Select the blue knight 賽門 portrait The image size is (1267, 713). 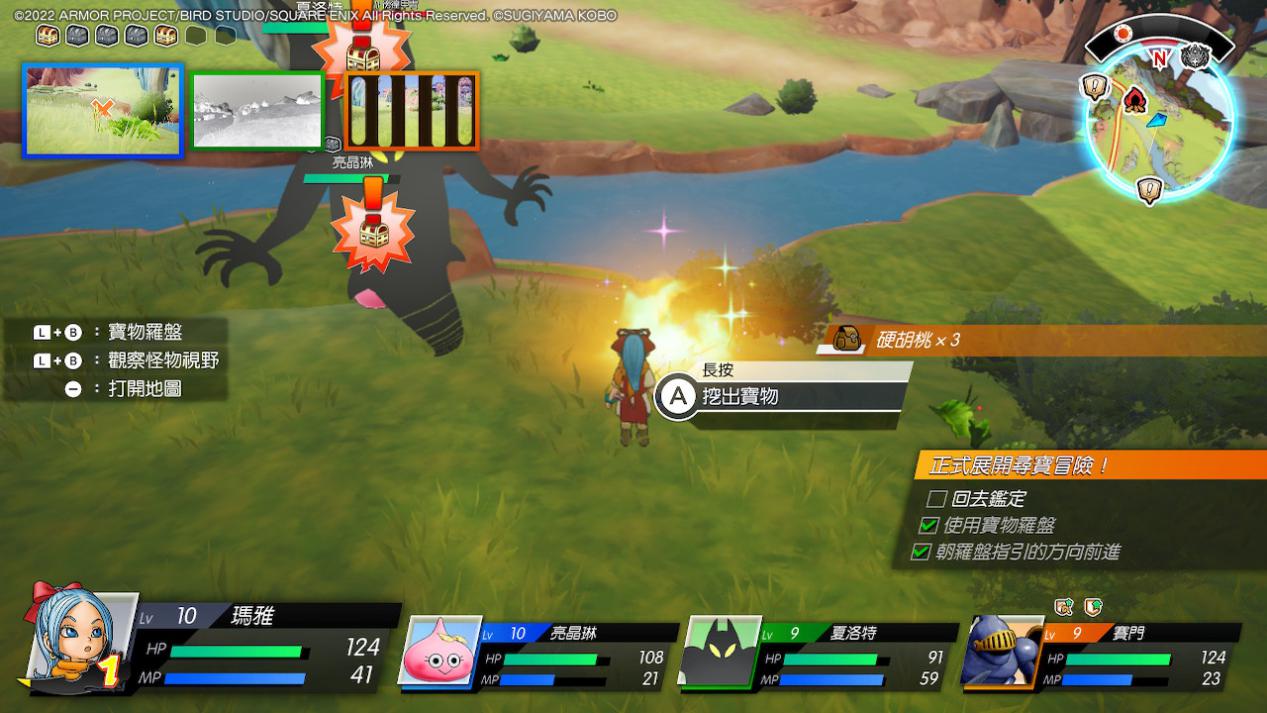[x=1001, y=650]
